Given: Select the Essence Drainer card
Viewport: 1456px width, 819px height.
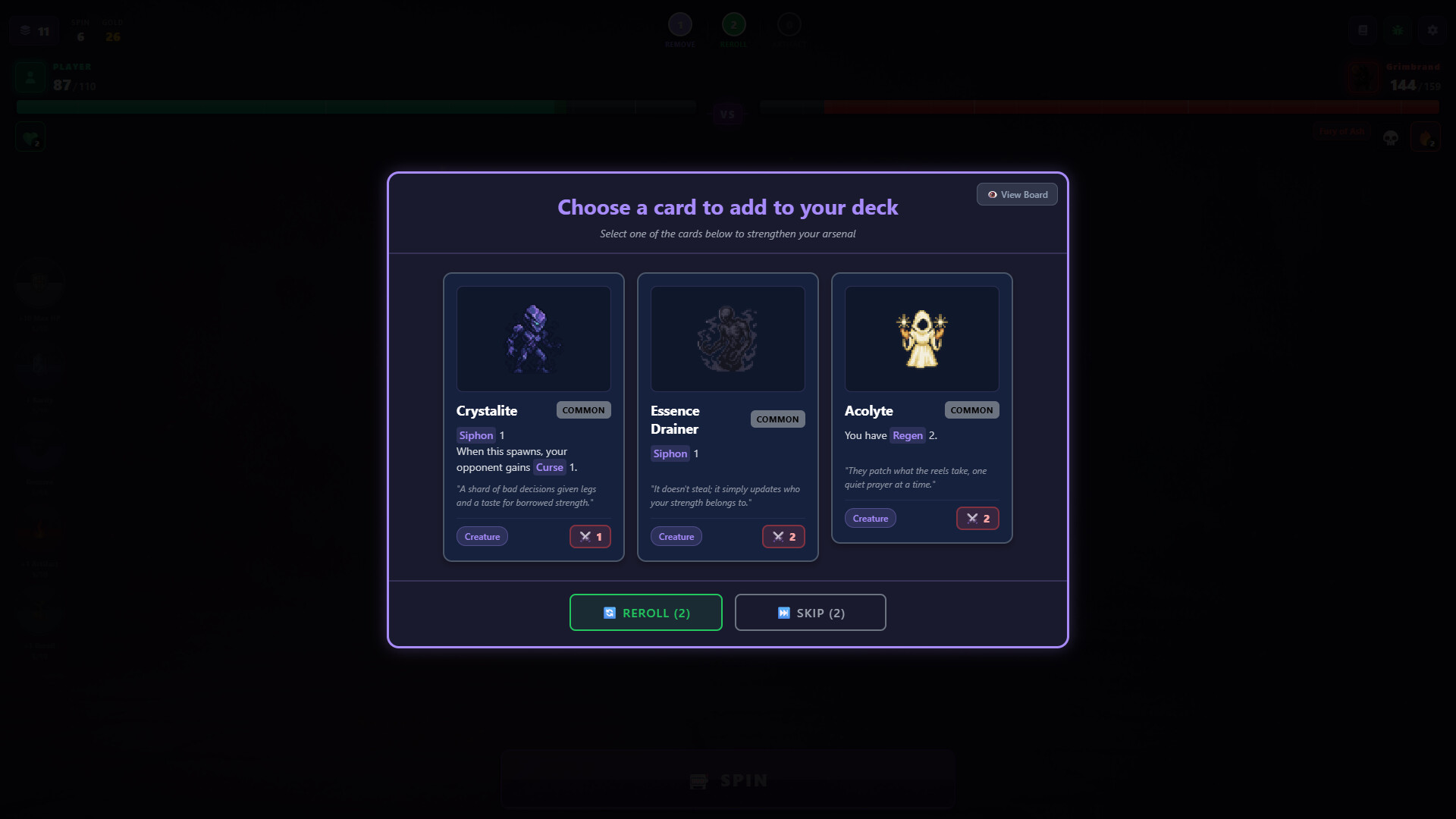Looking at the screenshot, I should (x=727, y=416).
